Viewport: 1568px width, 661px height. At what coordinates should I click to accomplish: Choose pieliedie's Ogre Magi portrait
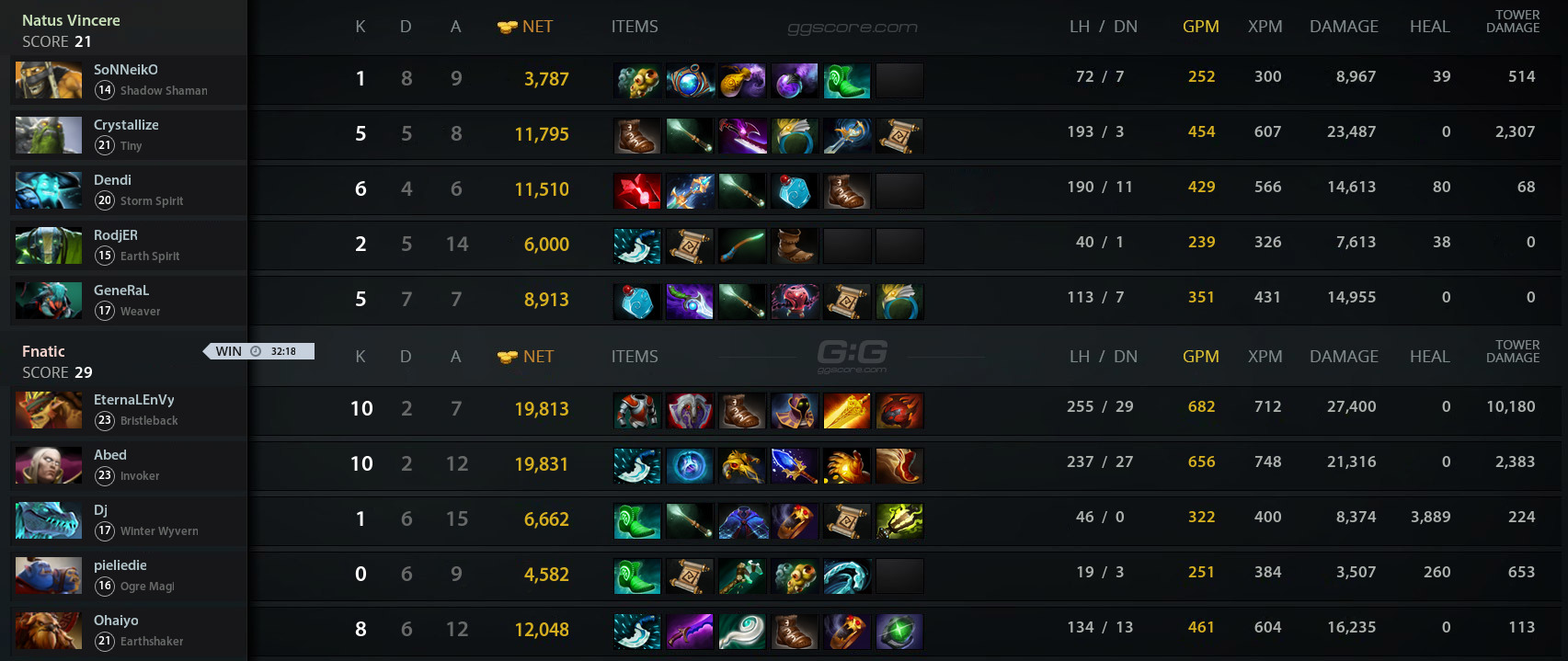coord(49,576)
